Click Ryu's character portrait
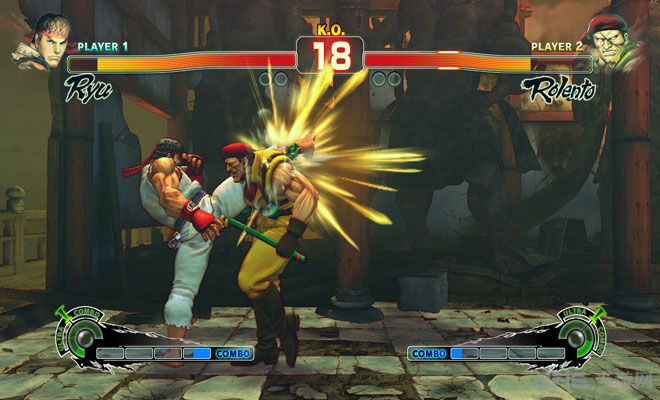 pos(38,42)
